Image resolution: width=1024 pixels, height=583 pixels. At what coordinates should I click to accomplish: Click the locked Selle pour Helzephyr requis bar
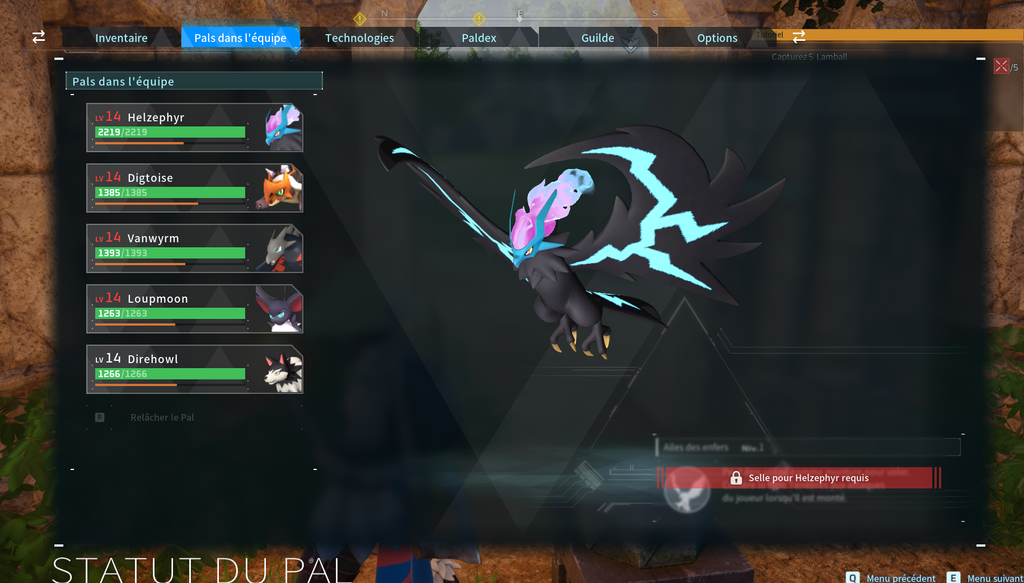tap(798, 478)
